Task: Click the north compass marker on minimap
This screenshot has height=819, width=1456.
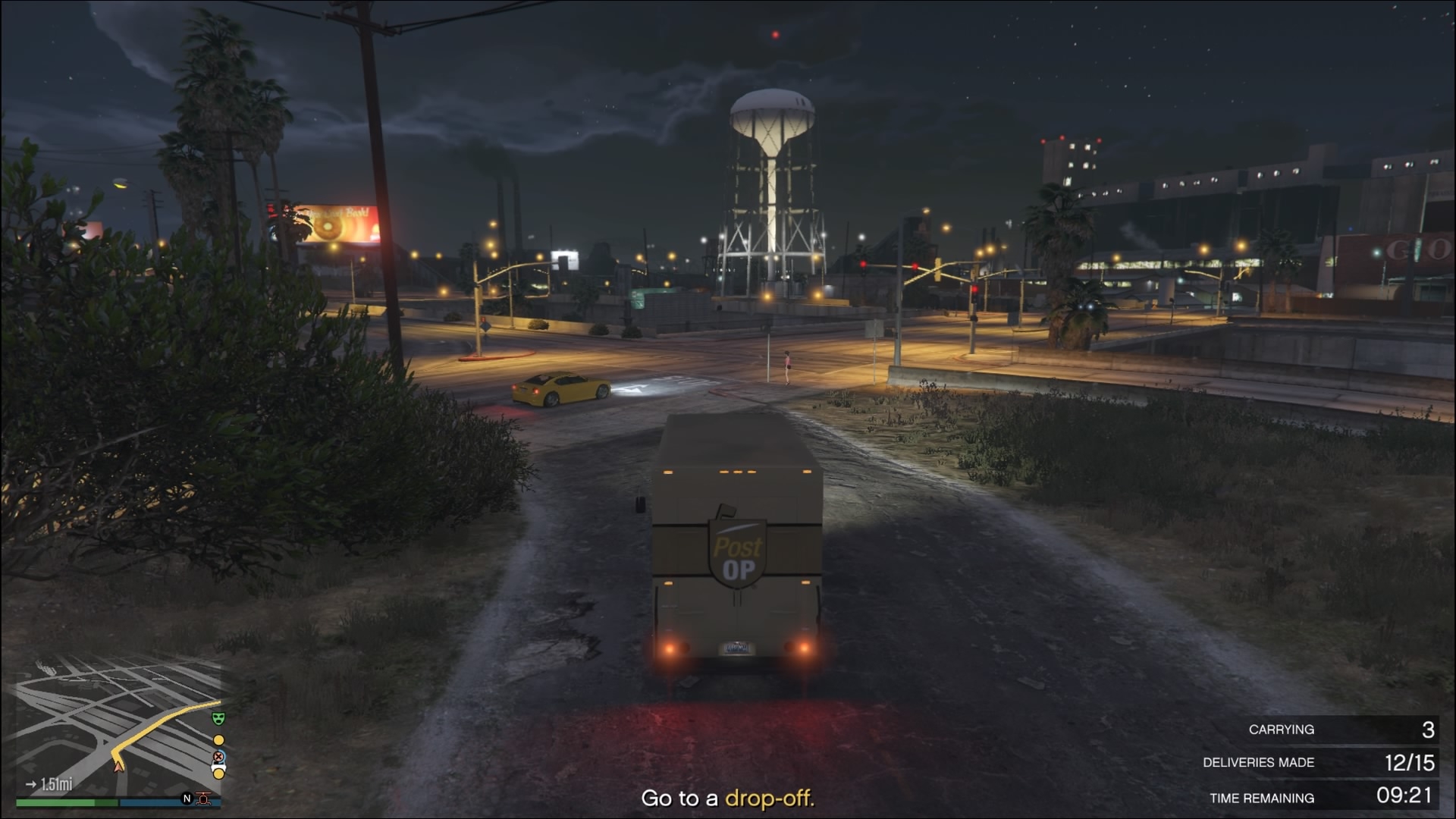Action: 187,799
